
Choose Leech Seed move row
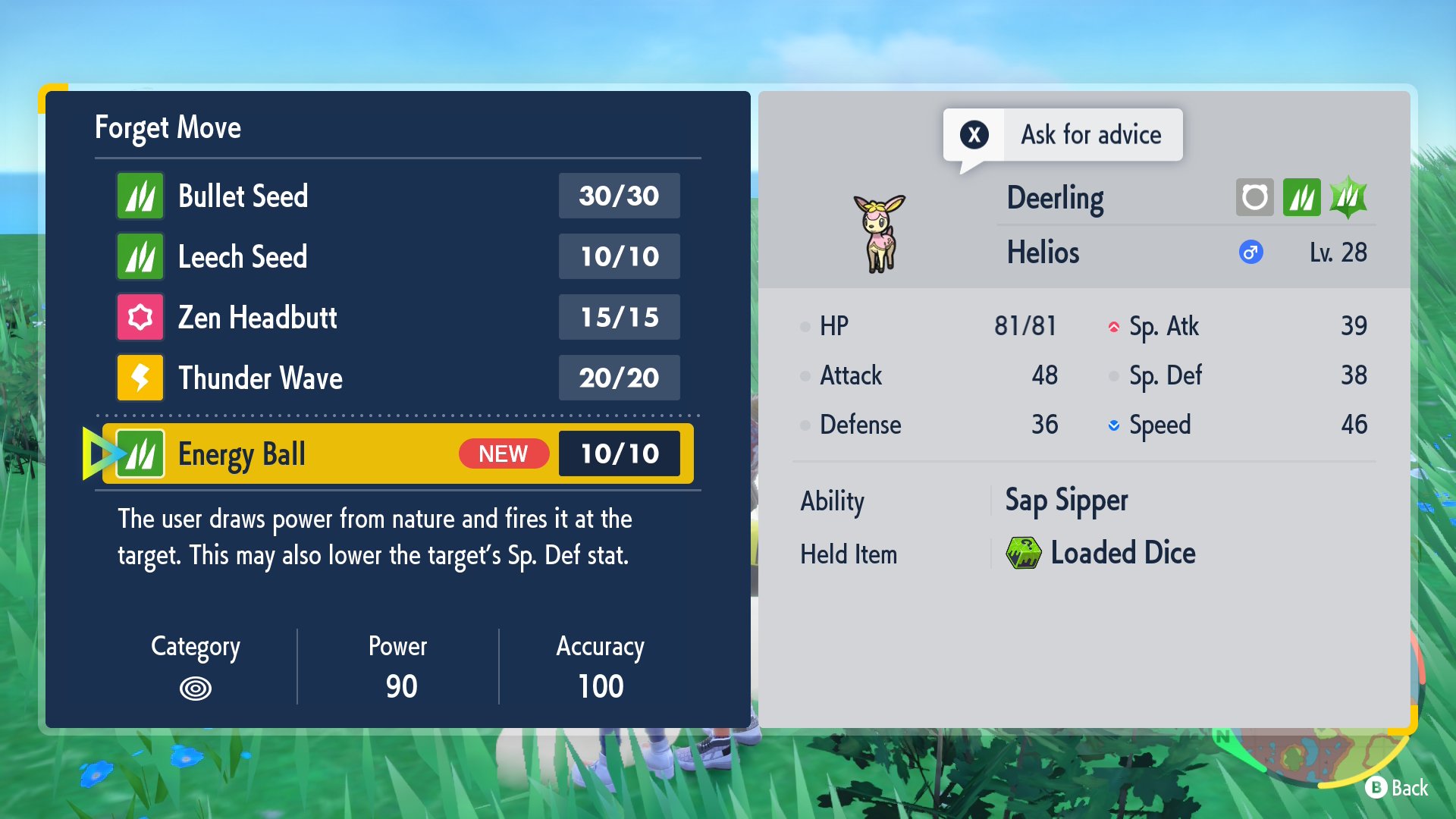point(397,256)
